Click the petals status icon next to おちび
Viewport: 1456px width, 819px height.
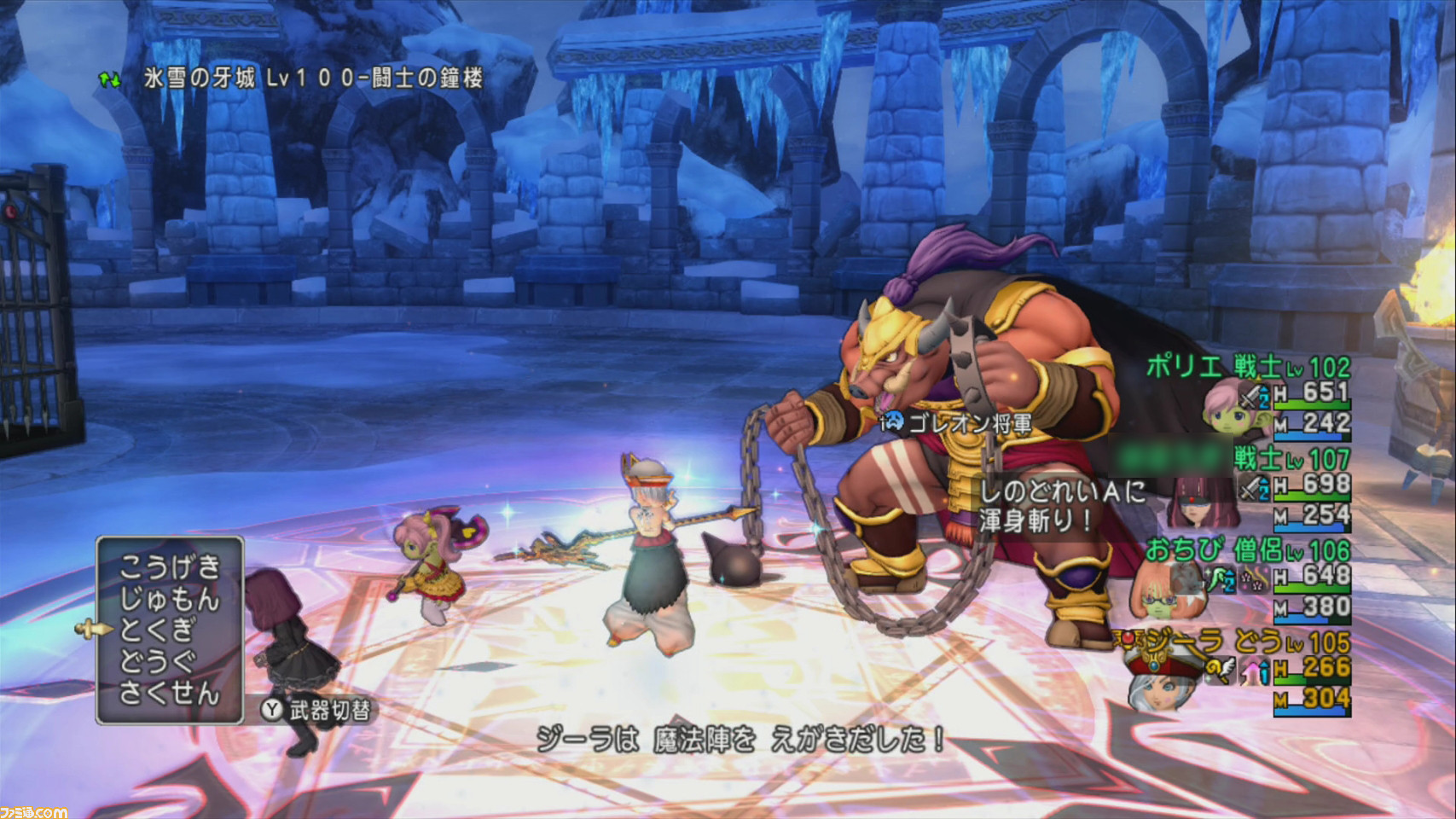pos(1254,578)
